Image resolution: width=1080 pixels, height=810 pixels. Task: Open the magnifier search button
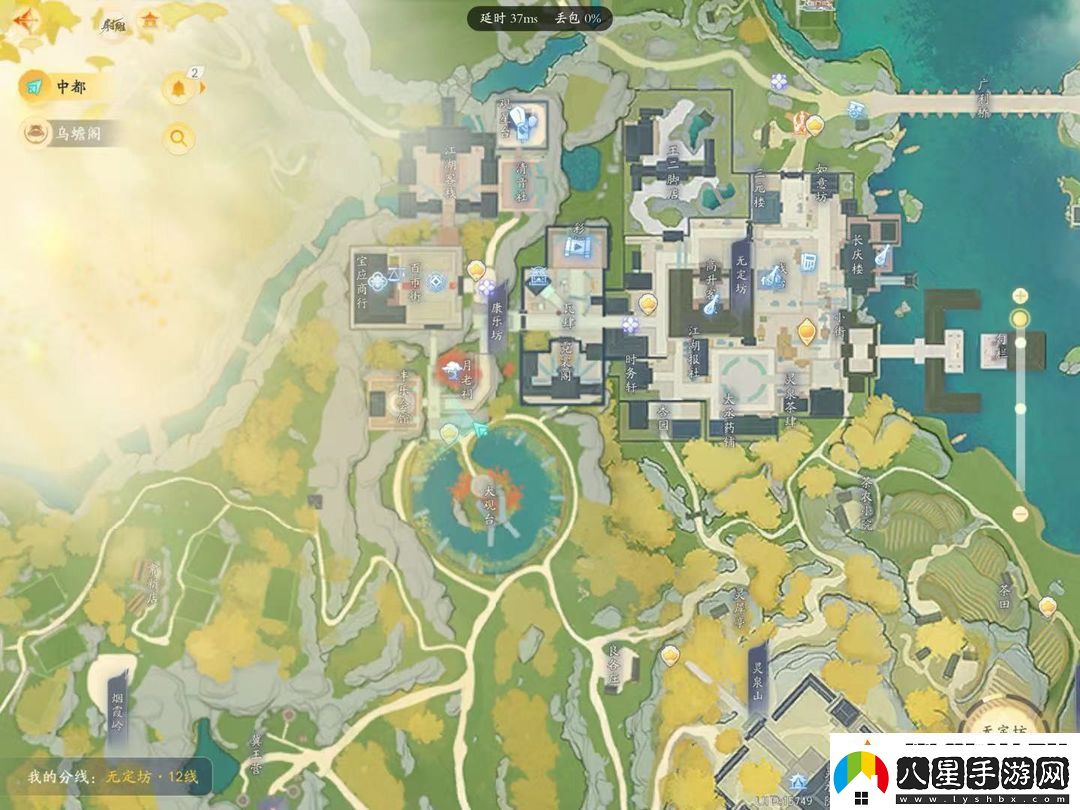[178, 138]
